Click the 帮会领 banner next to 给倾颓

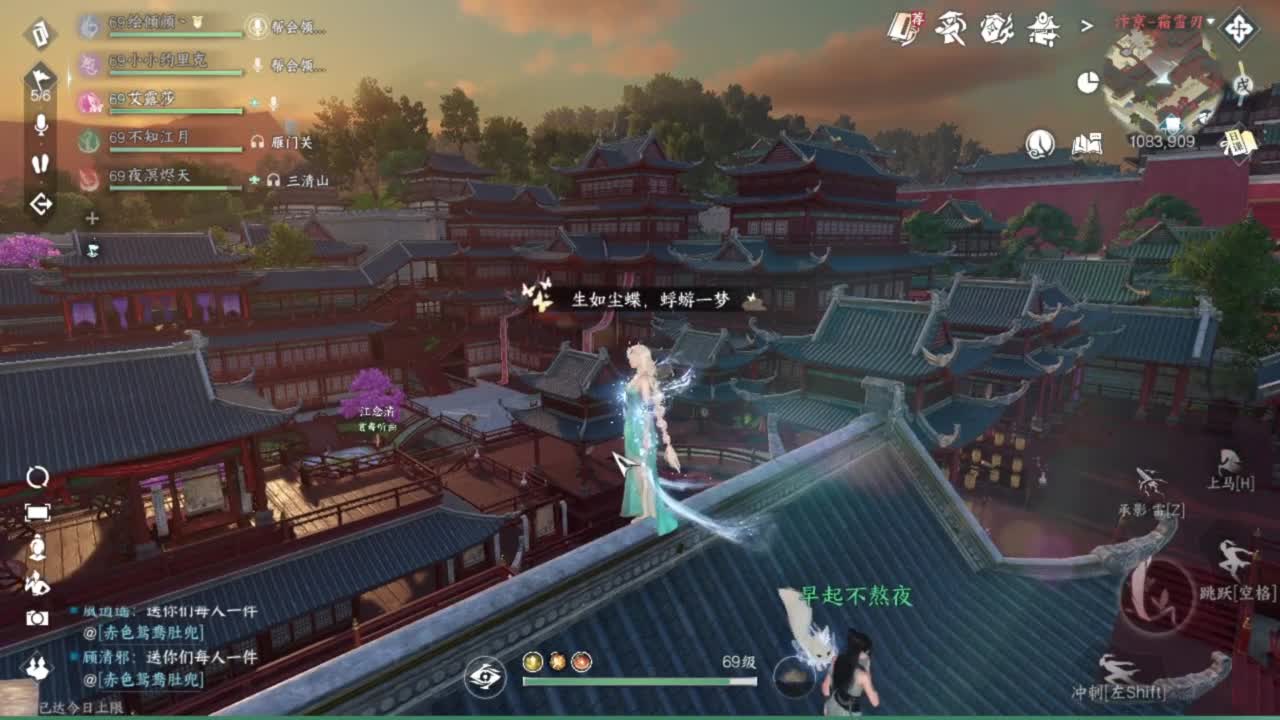point(290,25)
